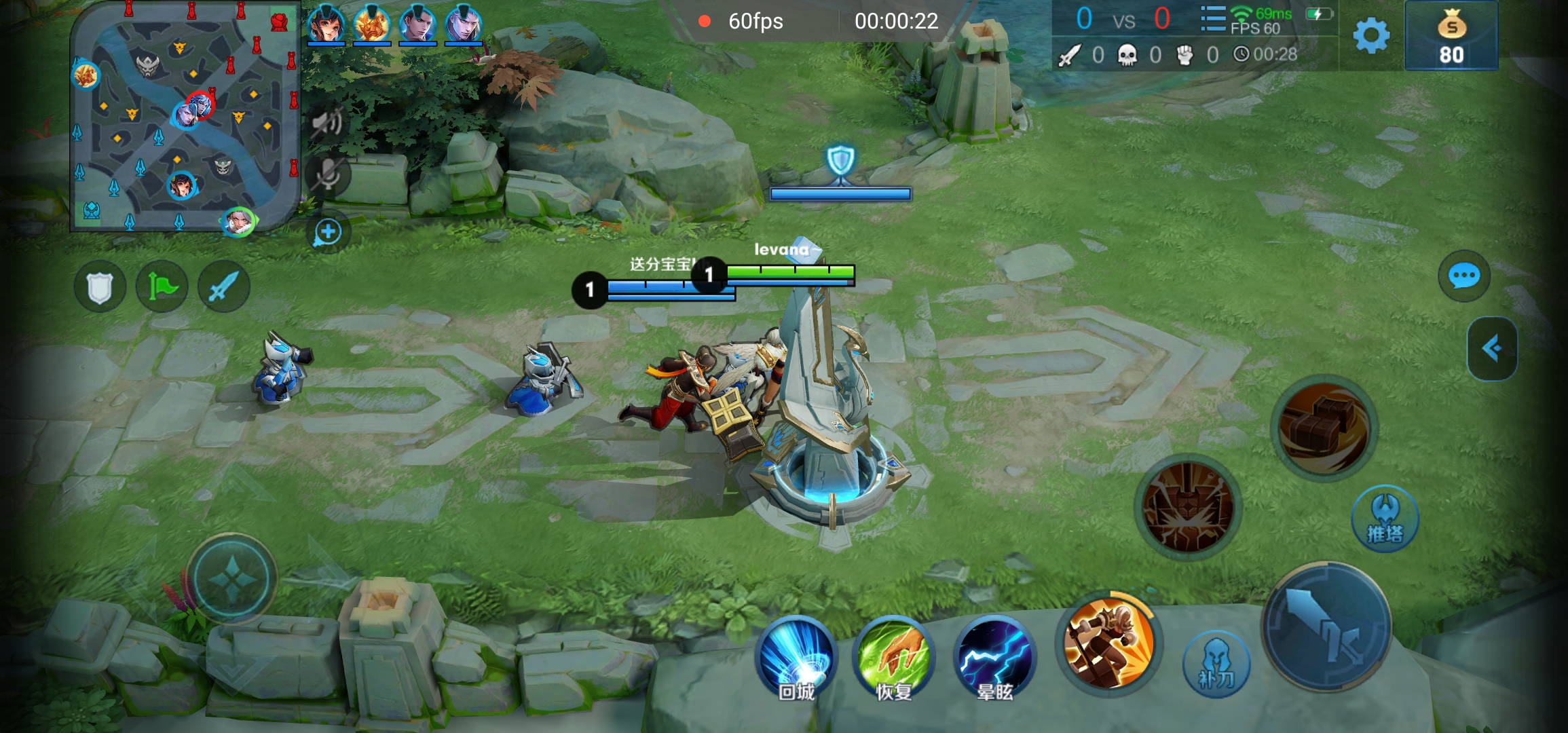
Task: Open the scoreboard list icon
Action: click(1212, 19)
